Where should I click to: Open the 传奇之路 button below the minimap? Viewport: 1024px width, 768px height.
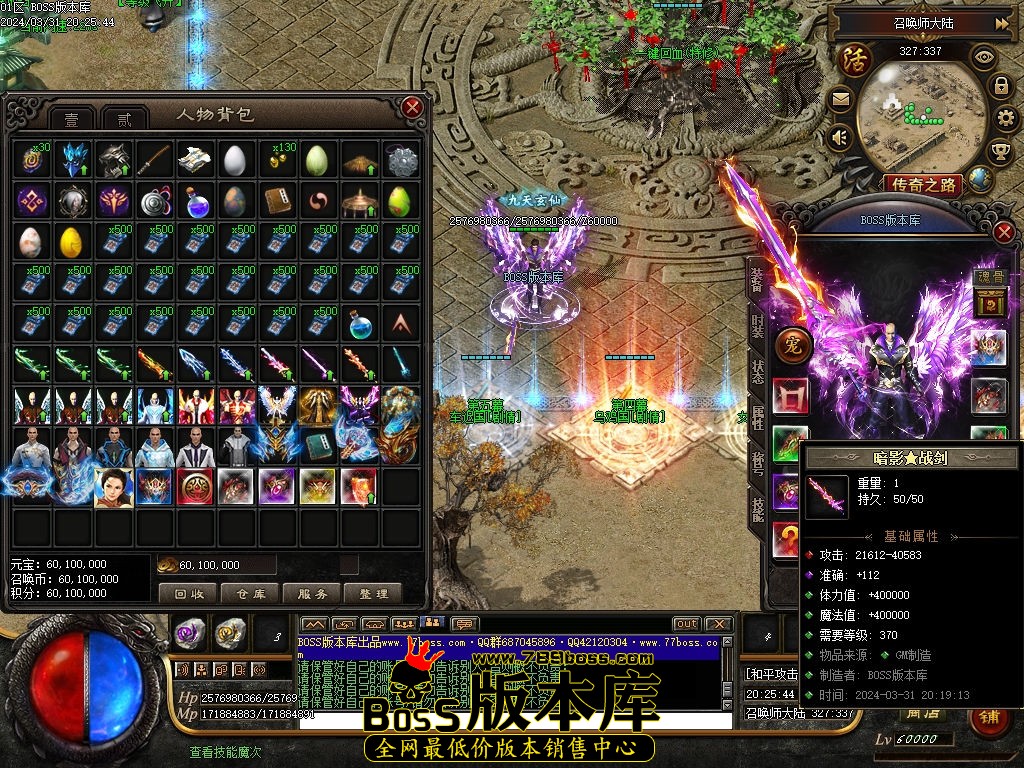(x=922, y=184)
